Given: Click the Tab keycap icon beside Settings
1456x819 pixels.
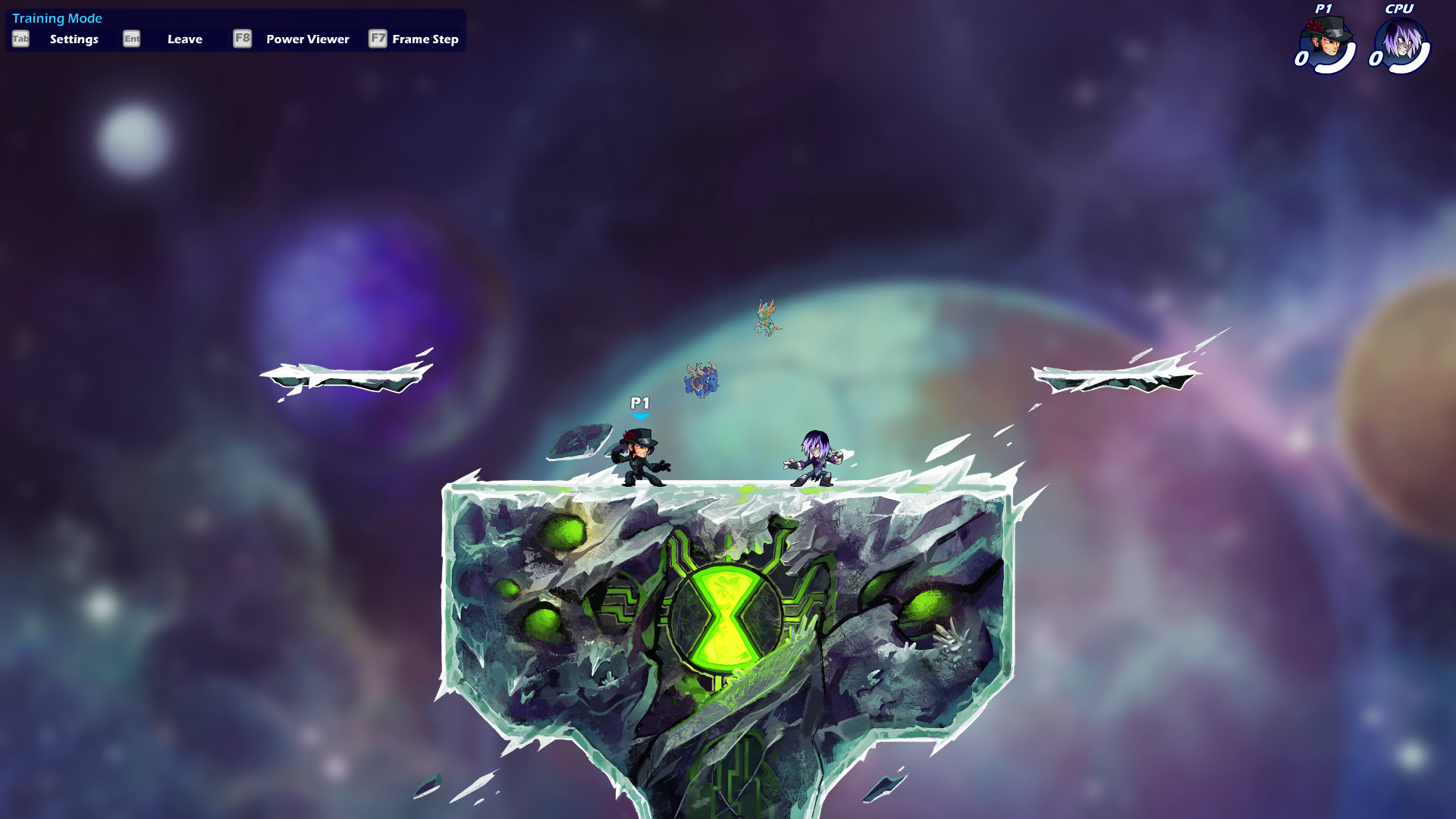Looking at the screenshot, I should click(20, 39).
